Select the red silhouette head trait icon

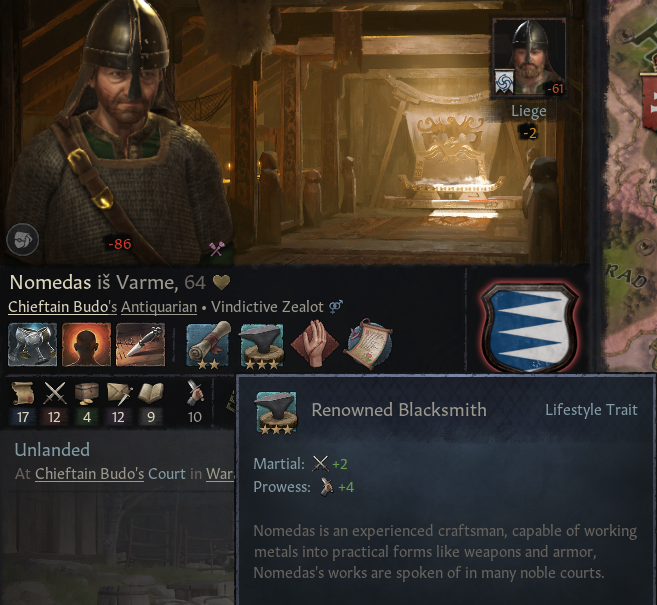coord(86,343)
